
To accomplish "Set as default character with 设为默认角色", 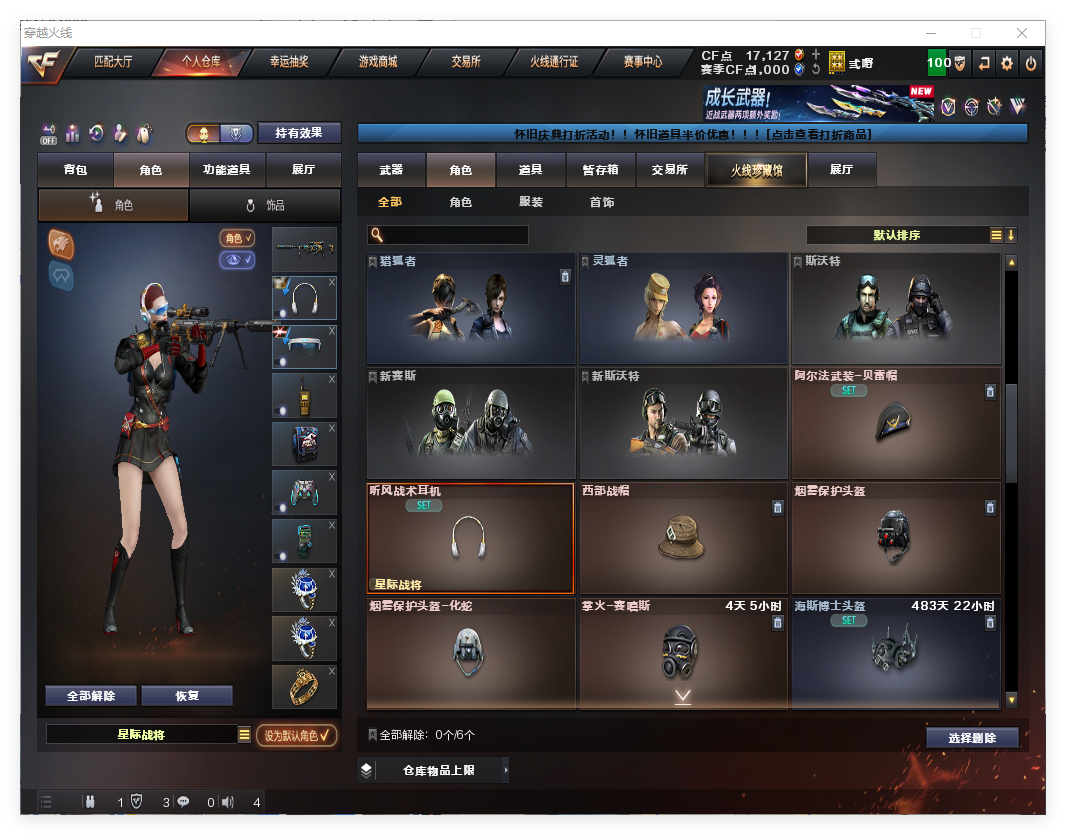I will click(x=296, y=735).
